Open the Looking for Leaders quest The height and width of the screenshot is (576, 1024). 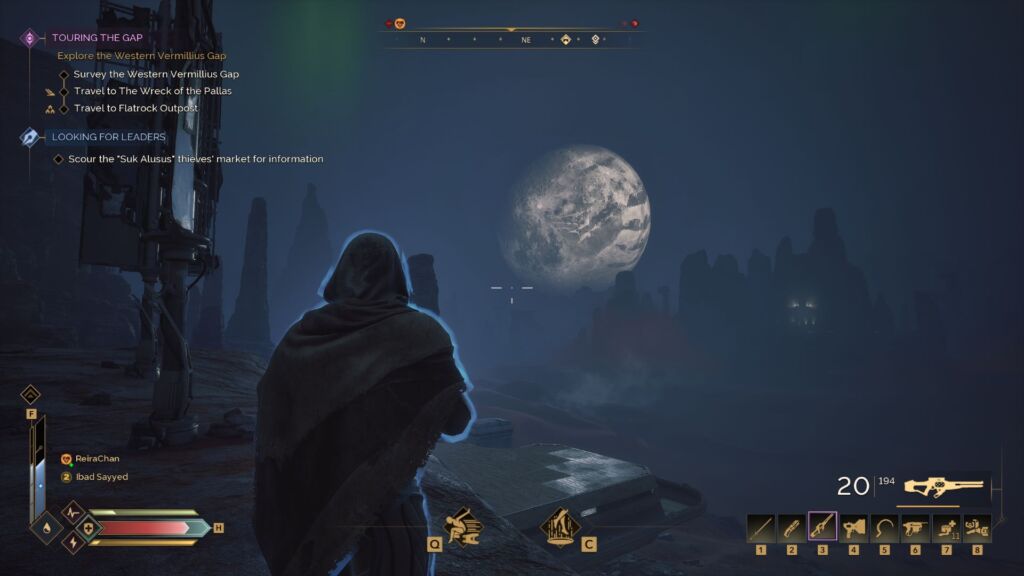(x=108, y=137)
